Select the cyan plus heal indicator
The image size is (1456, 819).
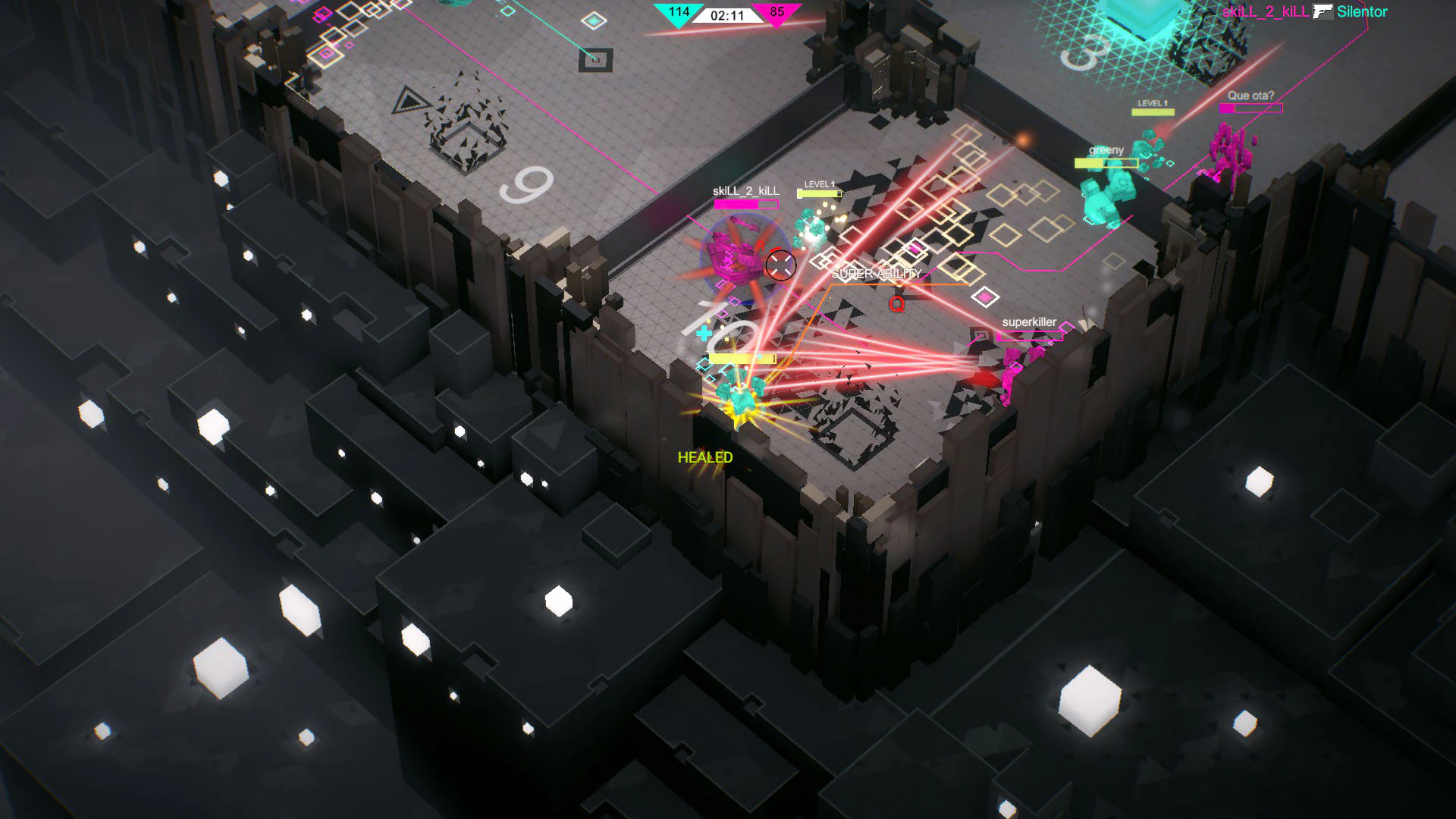[x=705, y=331]
